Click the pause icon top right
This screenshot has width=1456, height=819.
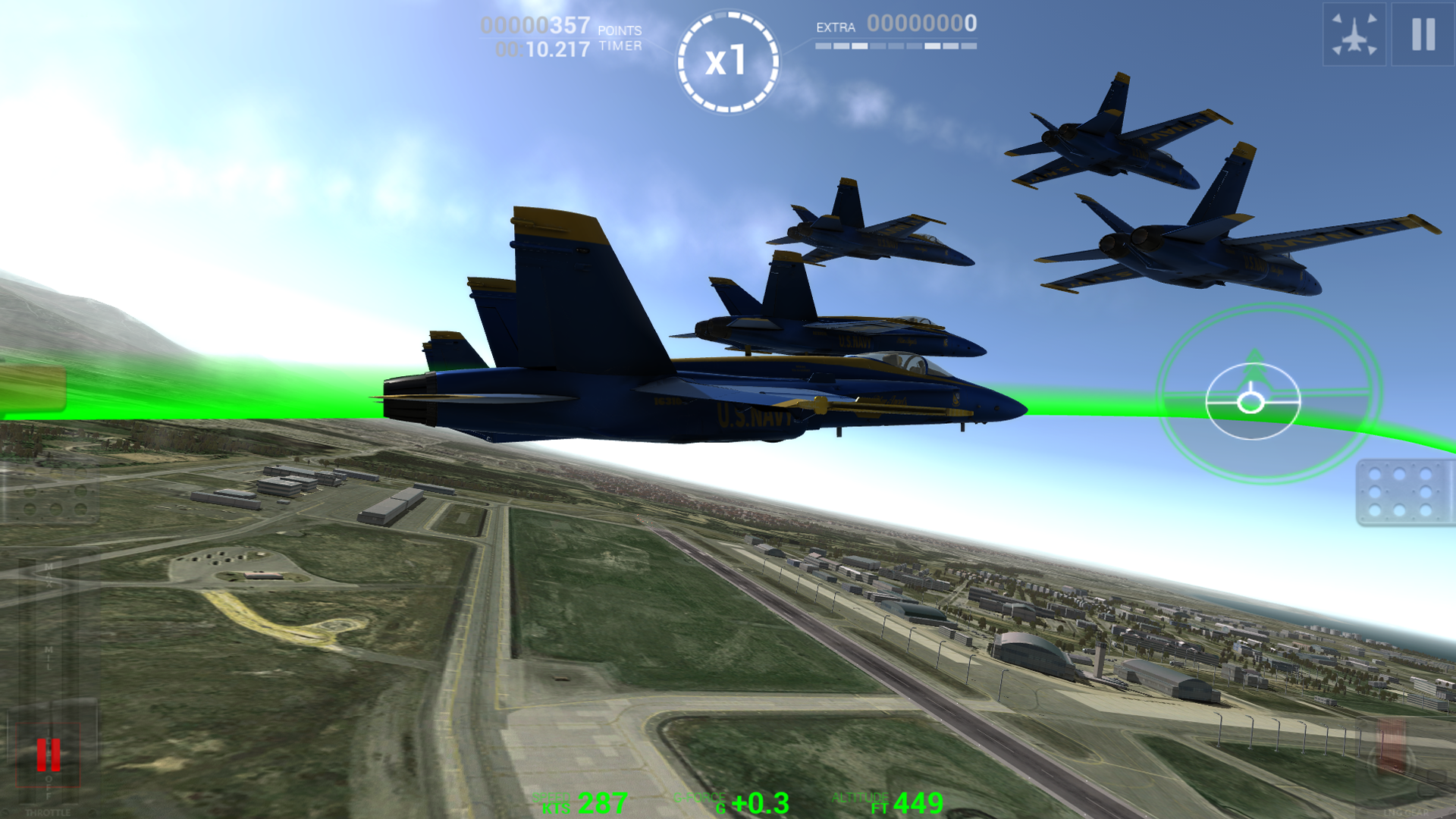click(x=1424, y=34)
